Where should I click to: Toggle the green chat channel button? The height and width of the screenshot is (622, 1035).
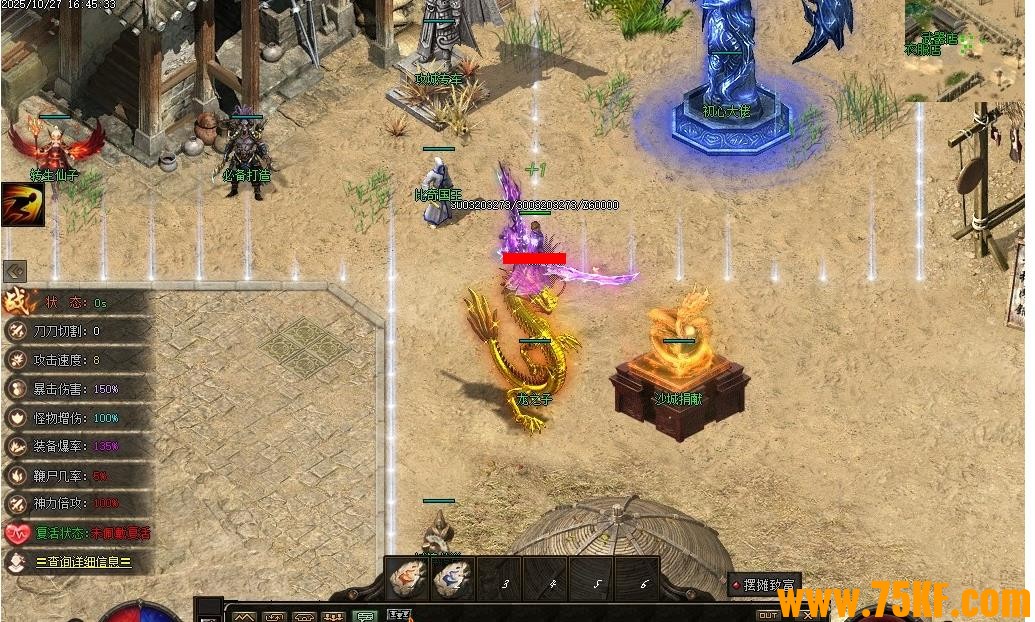[x=363, y=616]
